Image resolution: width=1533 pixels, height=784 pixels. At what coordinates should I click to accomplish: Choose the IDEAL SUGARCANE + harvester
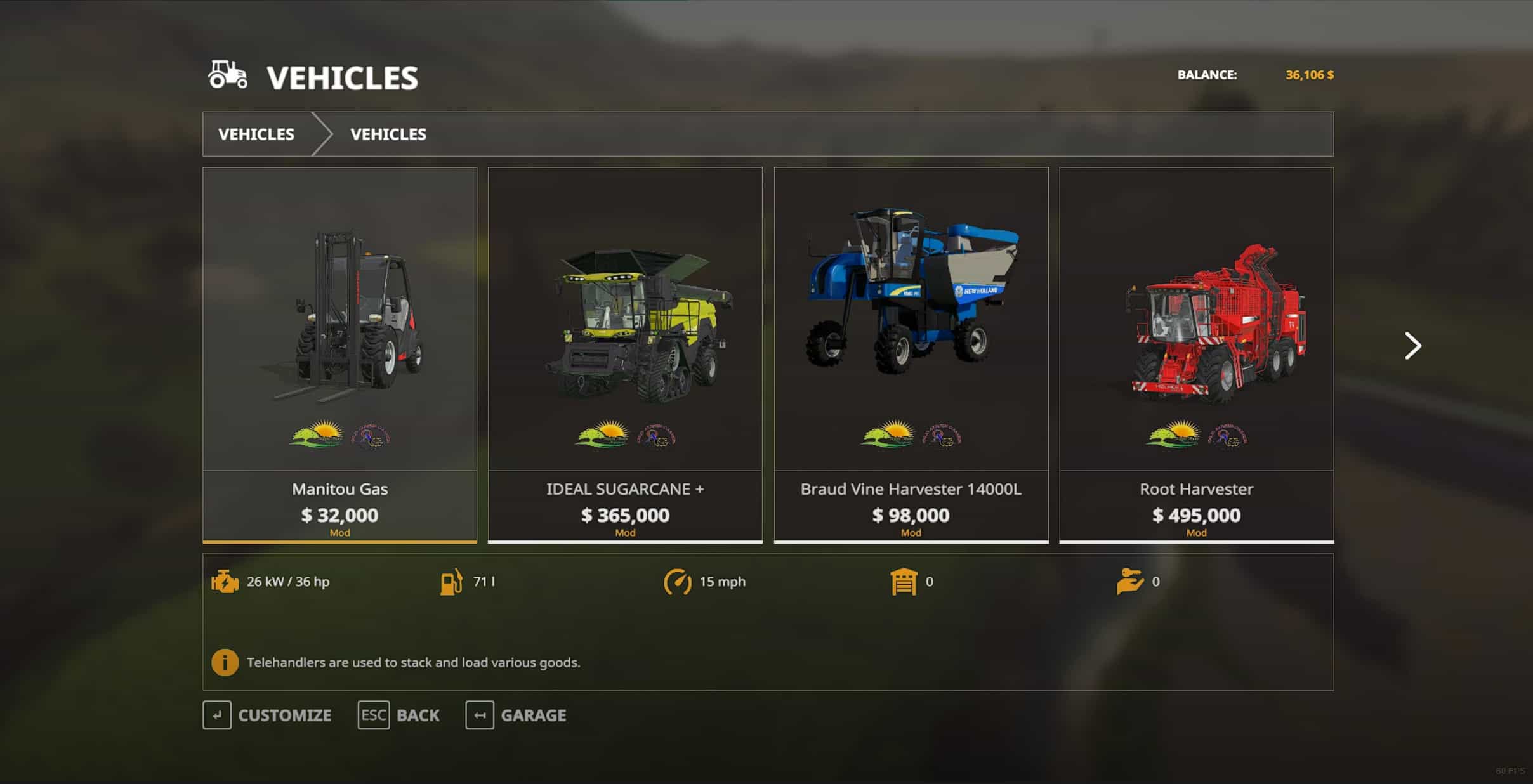[x=625, y=354]
